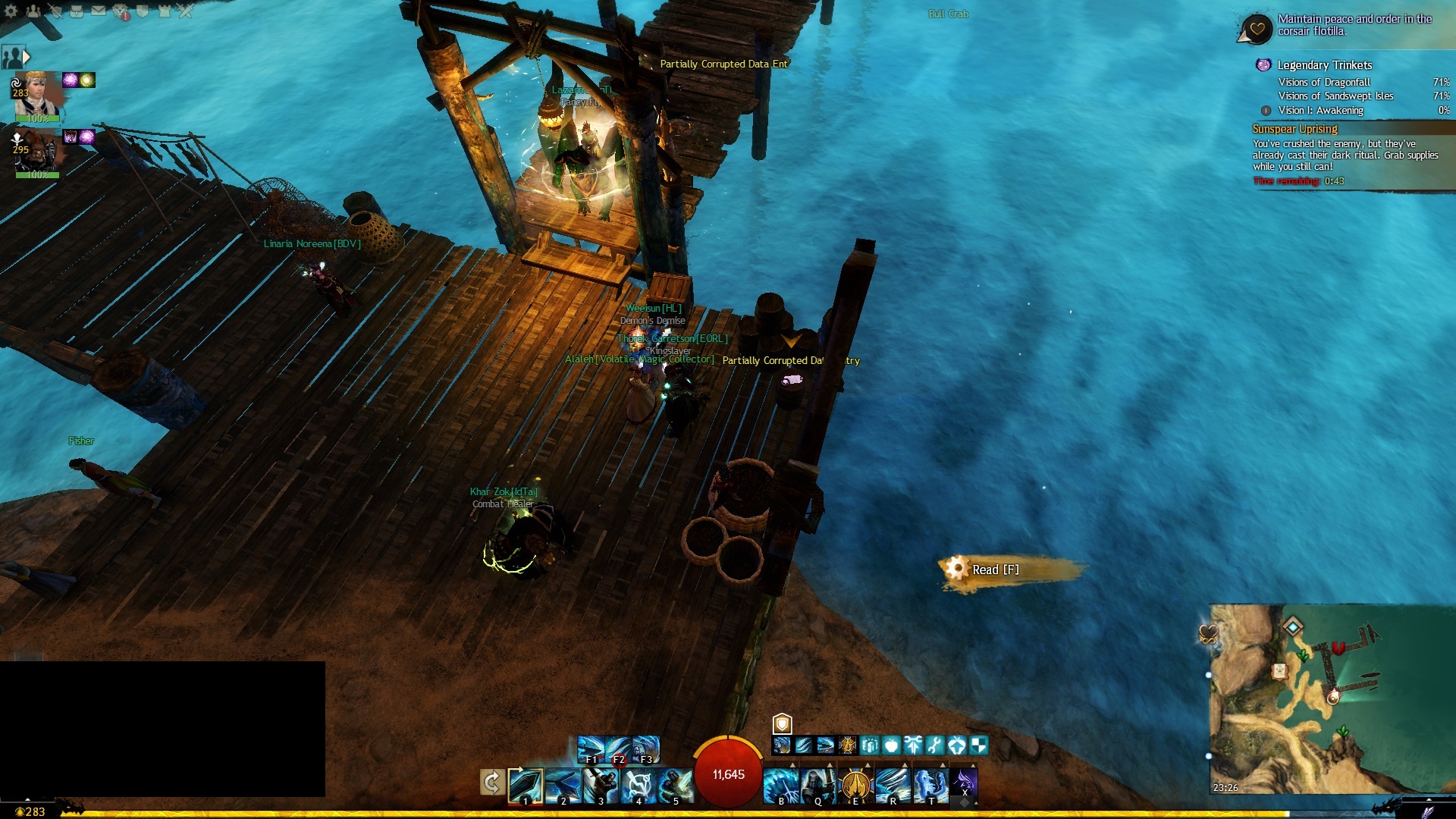1456x819 pixels.
Task: Summon the mount using the X slot
Action: coord(964,783)
